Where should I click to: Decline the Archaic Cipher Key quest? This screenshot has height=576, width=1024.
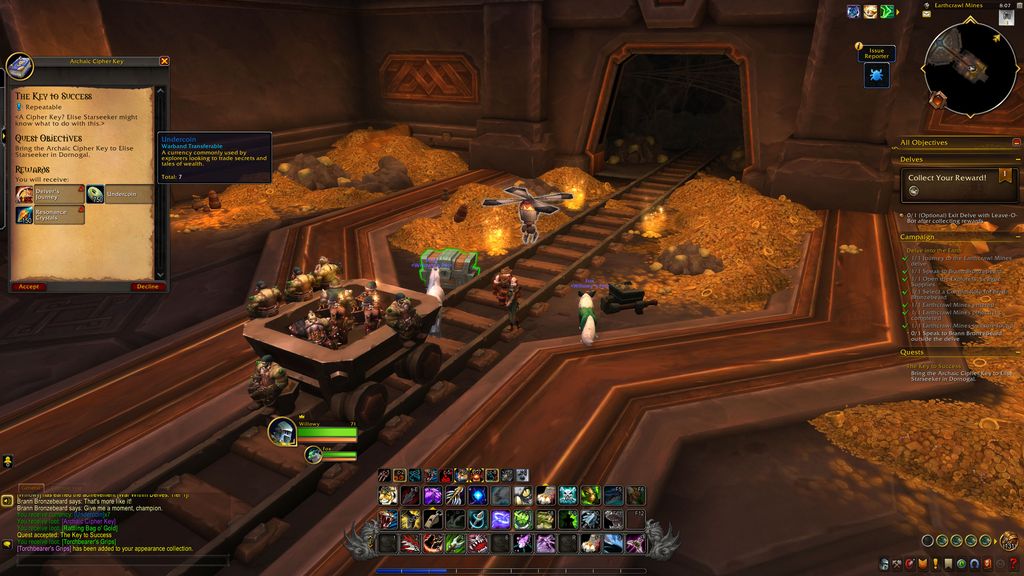coord(146,287)
